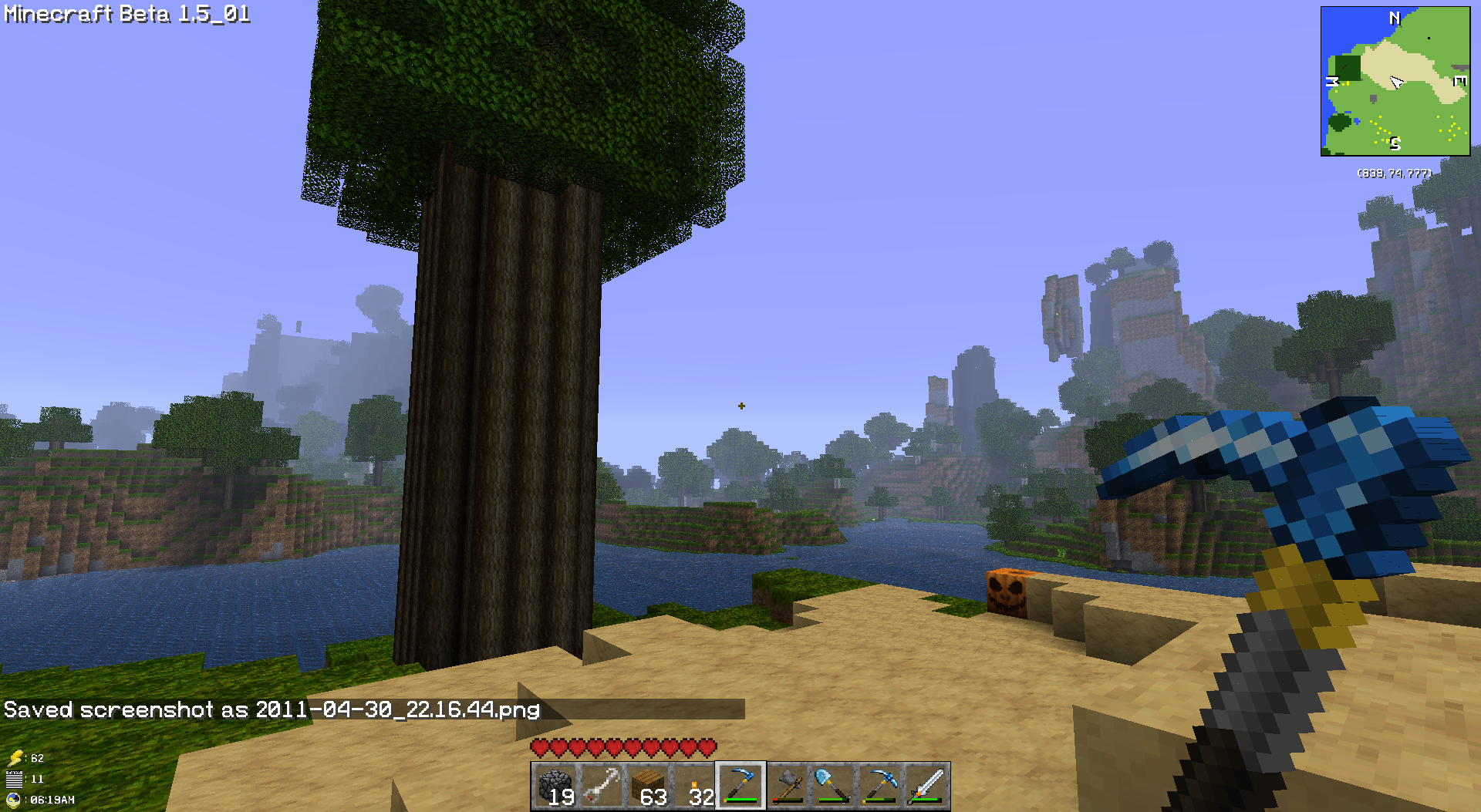
Task: Choose the wooden planks stack of 63
Action: click(x=648, y=786)
